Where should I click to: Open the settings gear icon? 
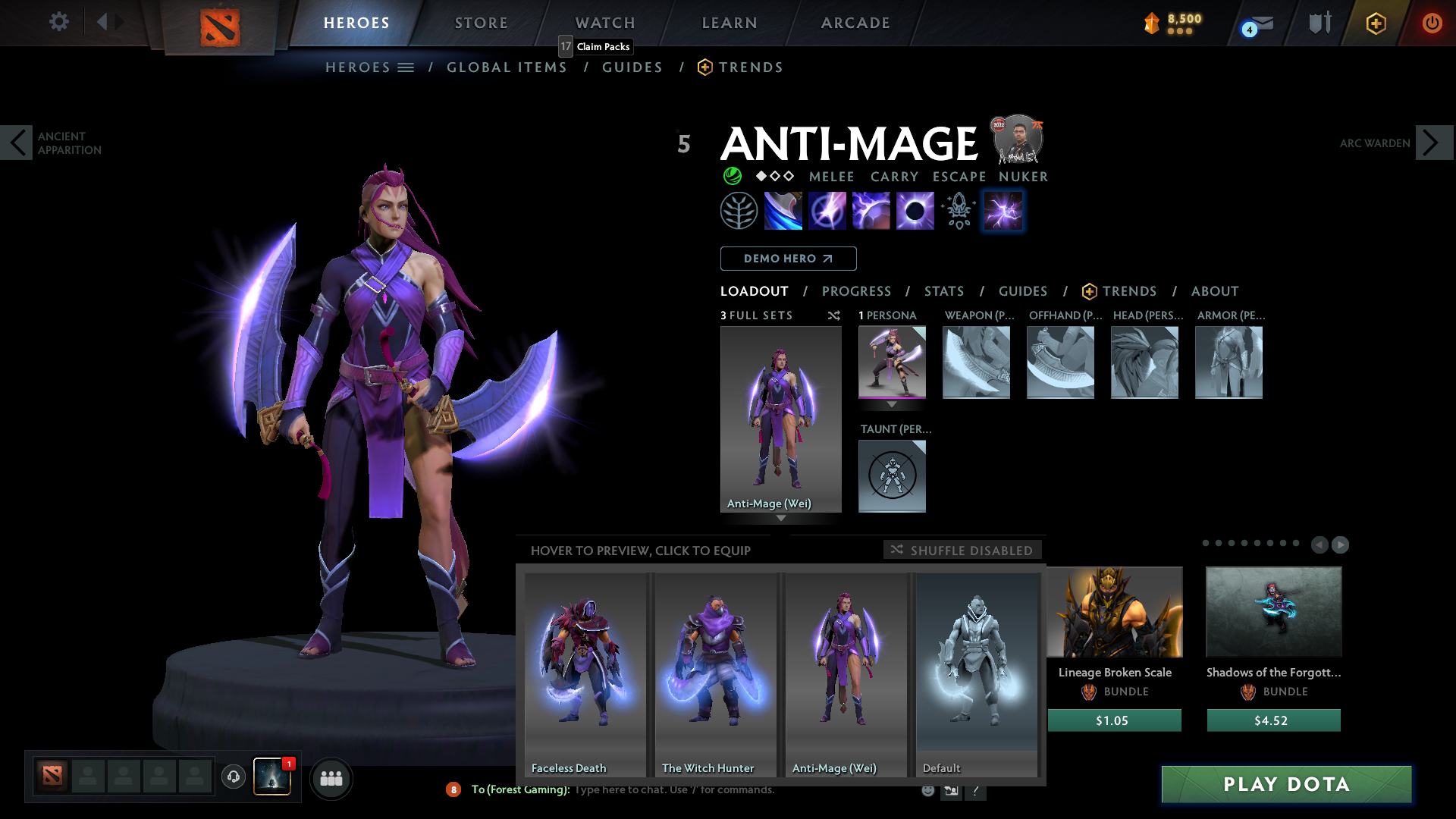(x=58, y=22)
